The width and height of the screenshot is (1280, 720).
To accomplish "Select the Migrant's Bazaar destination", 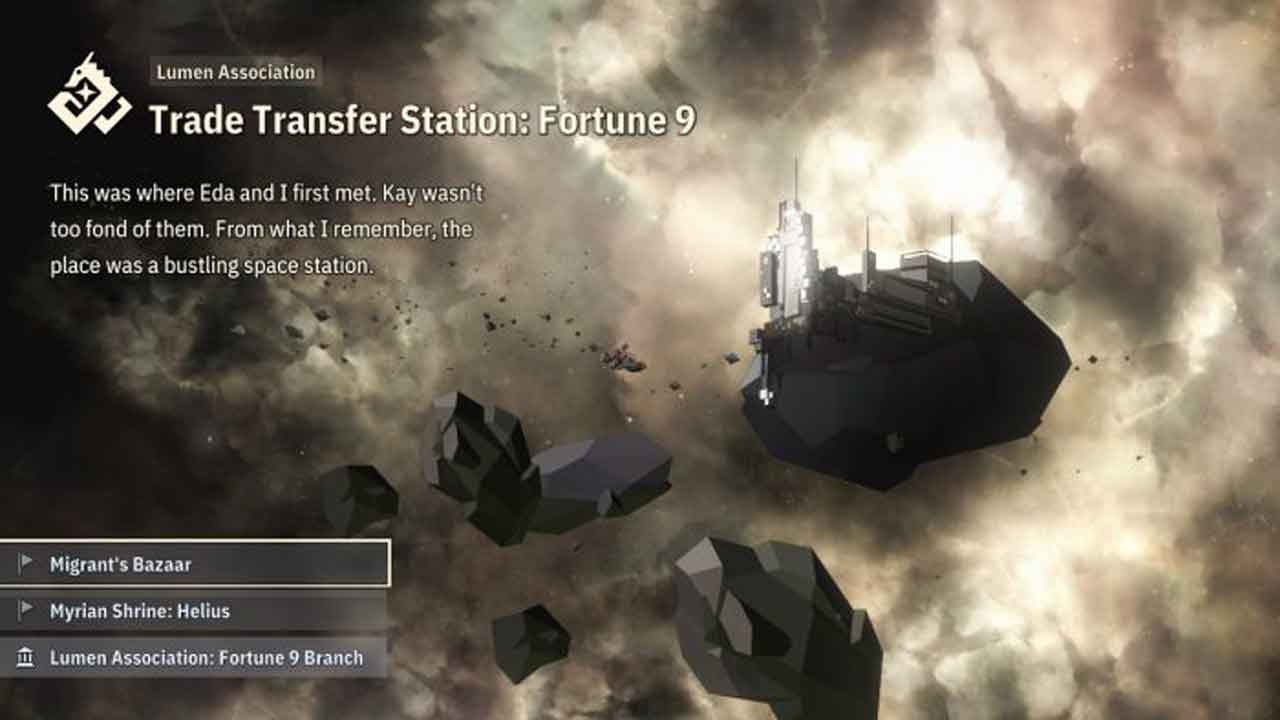I will point(195,564).
